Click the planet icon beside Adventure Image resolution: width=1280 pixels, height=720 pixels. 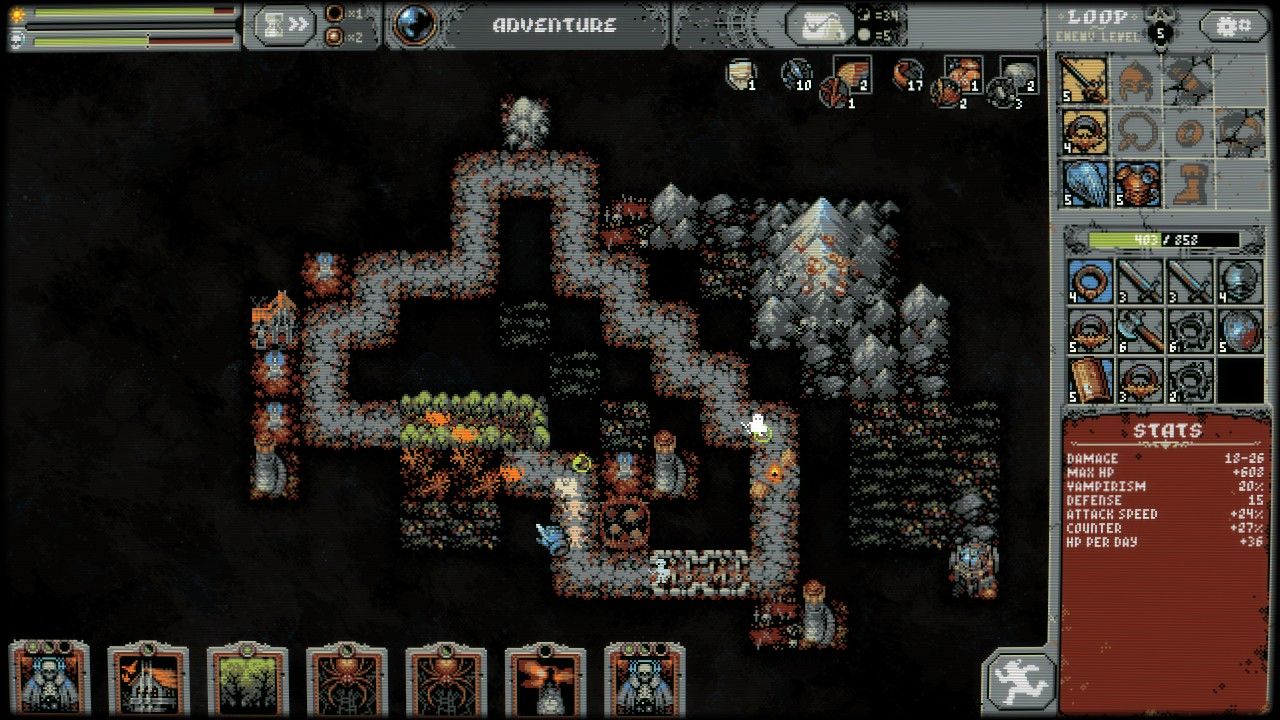tap(415, 25)
